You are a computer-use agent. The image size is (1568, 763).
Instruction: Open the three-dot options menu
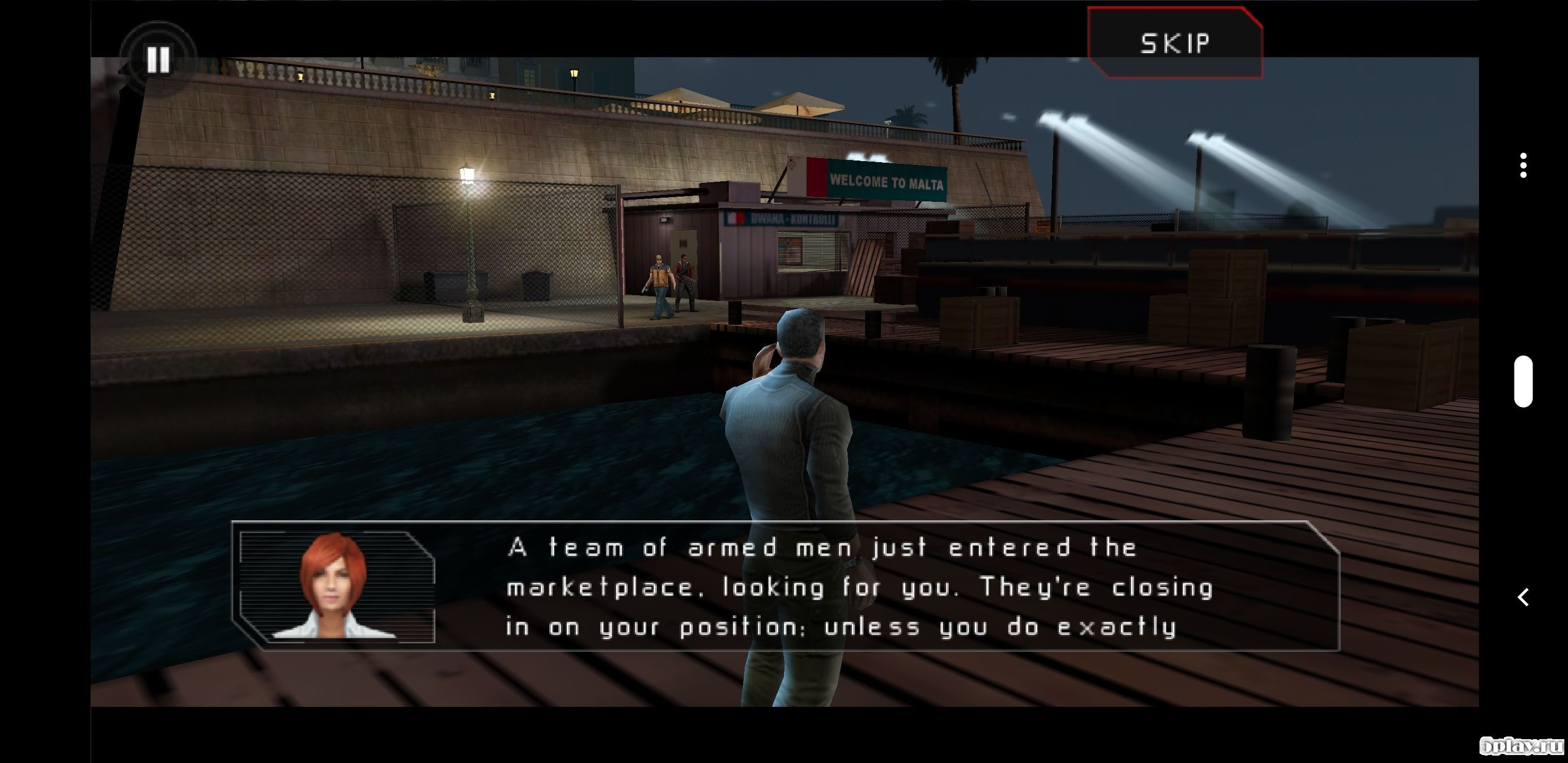pos(1523,166)
